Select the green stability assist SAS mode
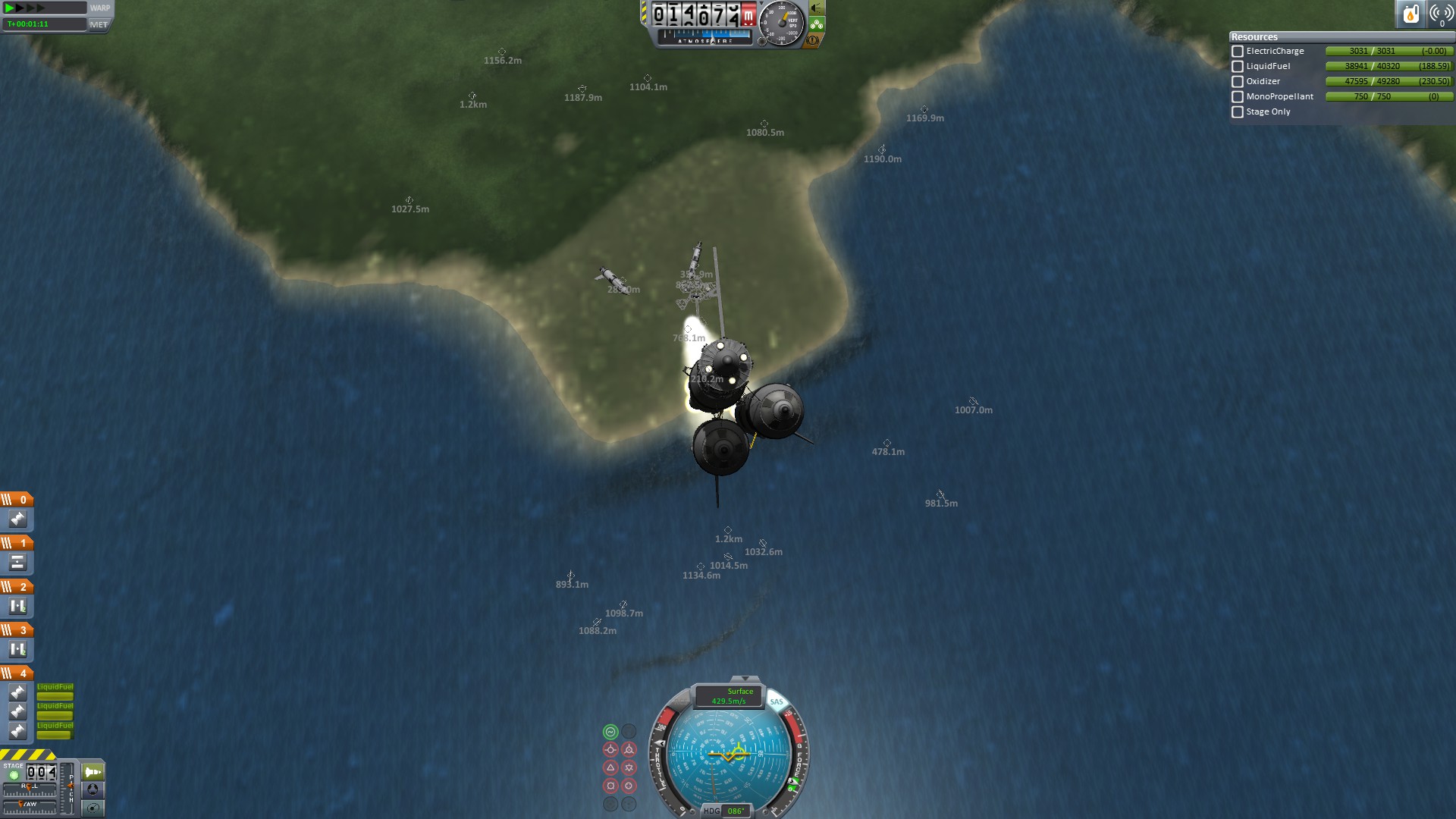The height and width of the screenshot is (819, 1456). point(610,732)
